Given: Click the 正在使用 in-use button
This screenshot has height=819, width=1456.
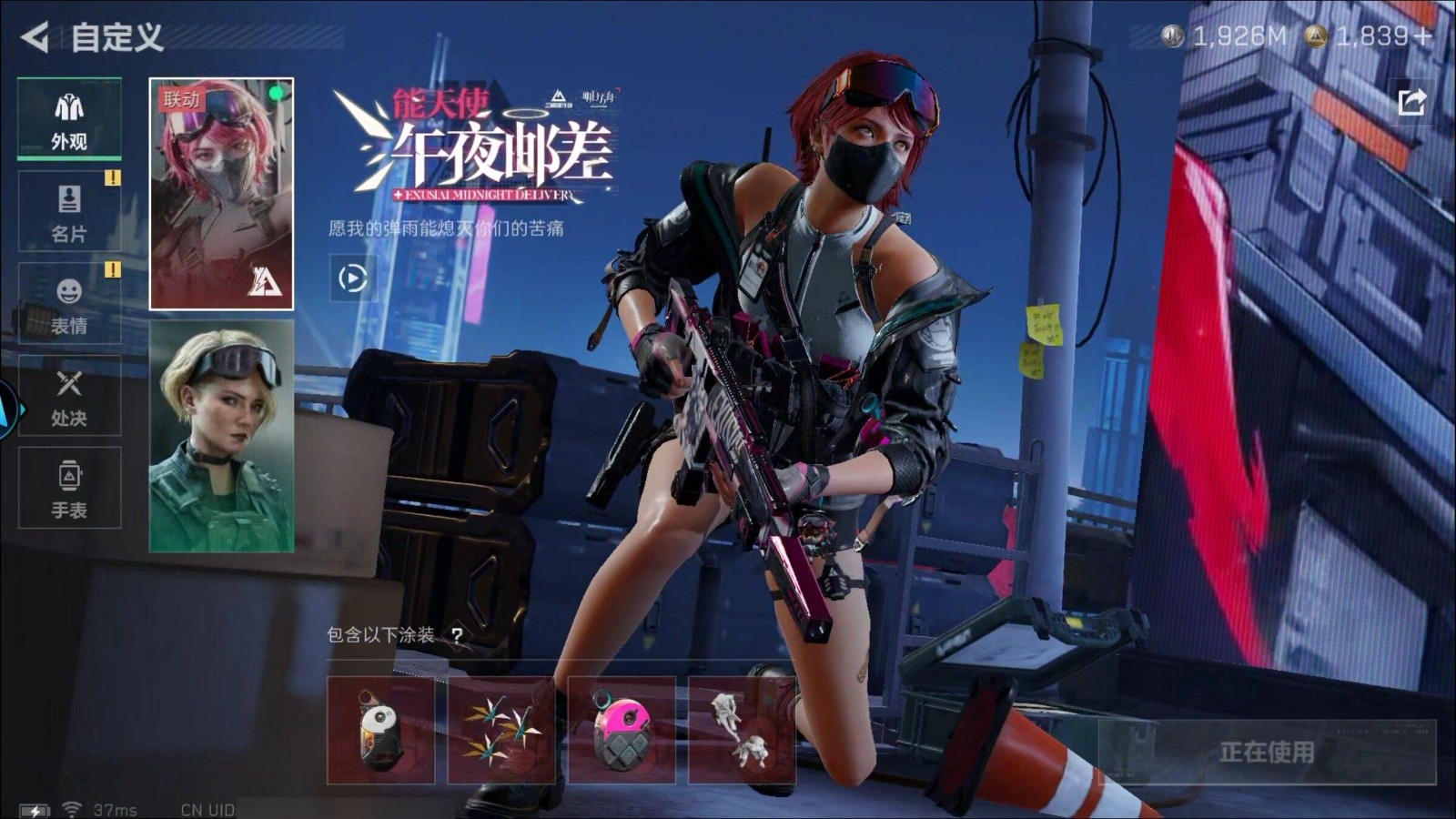Looking at the screenshot, I should coord(1267,752).
